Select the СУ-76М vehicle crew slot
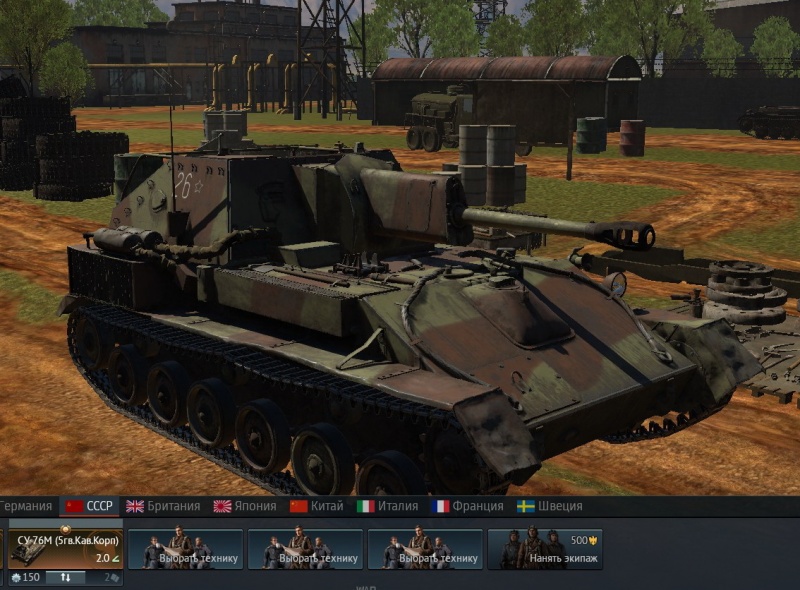 pyautogui.click(x=65, y=549)
